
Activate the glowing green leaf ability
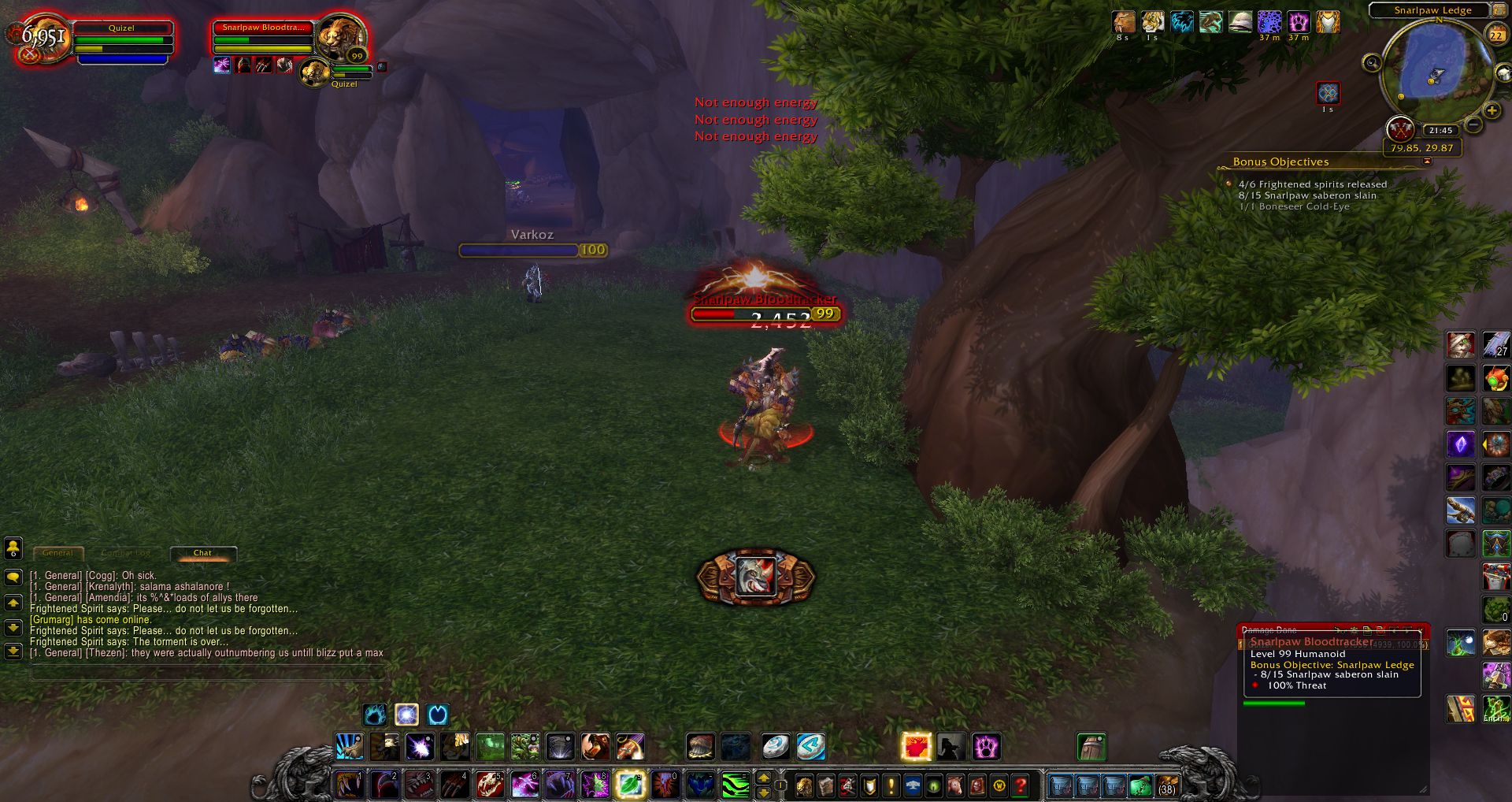tap(629, 785)
